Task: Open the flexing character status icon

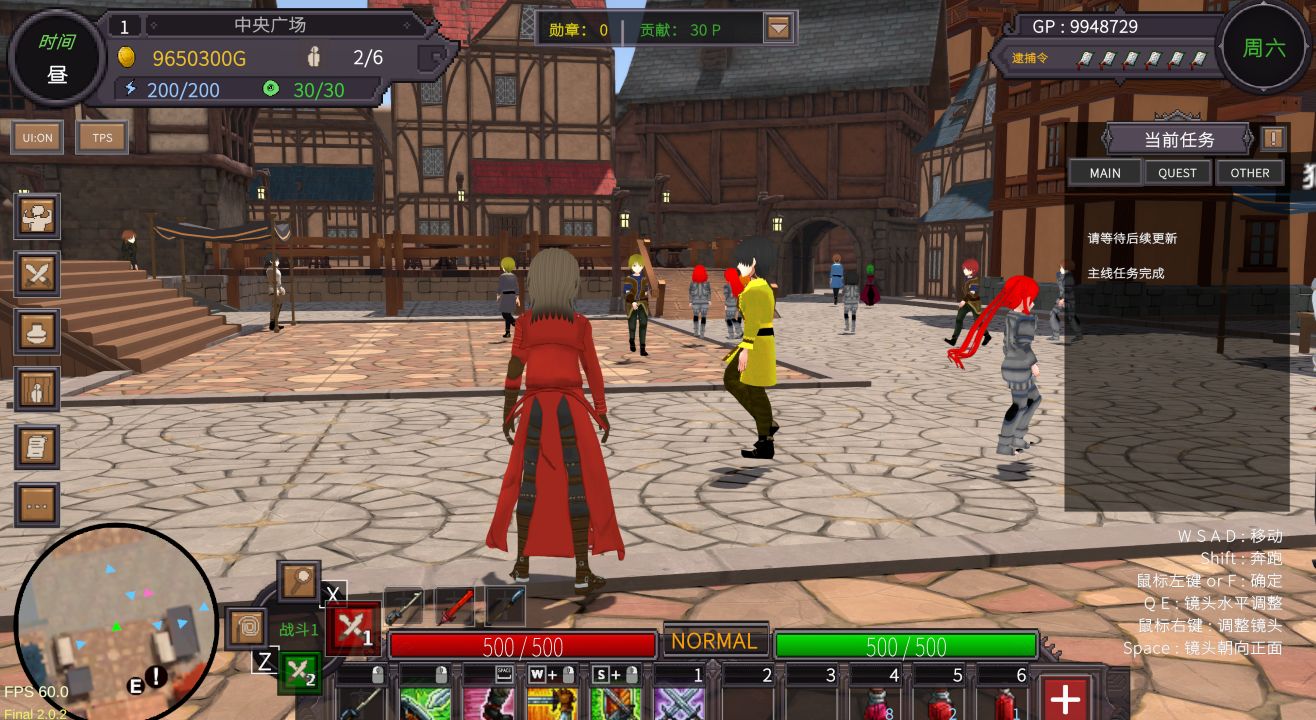Action: pyautogui.click(x=38, y=215)
